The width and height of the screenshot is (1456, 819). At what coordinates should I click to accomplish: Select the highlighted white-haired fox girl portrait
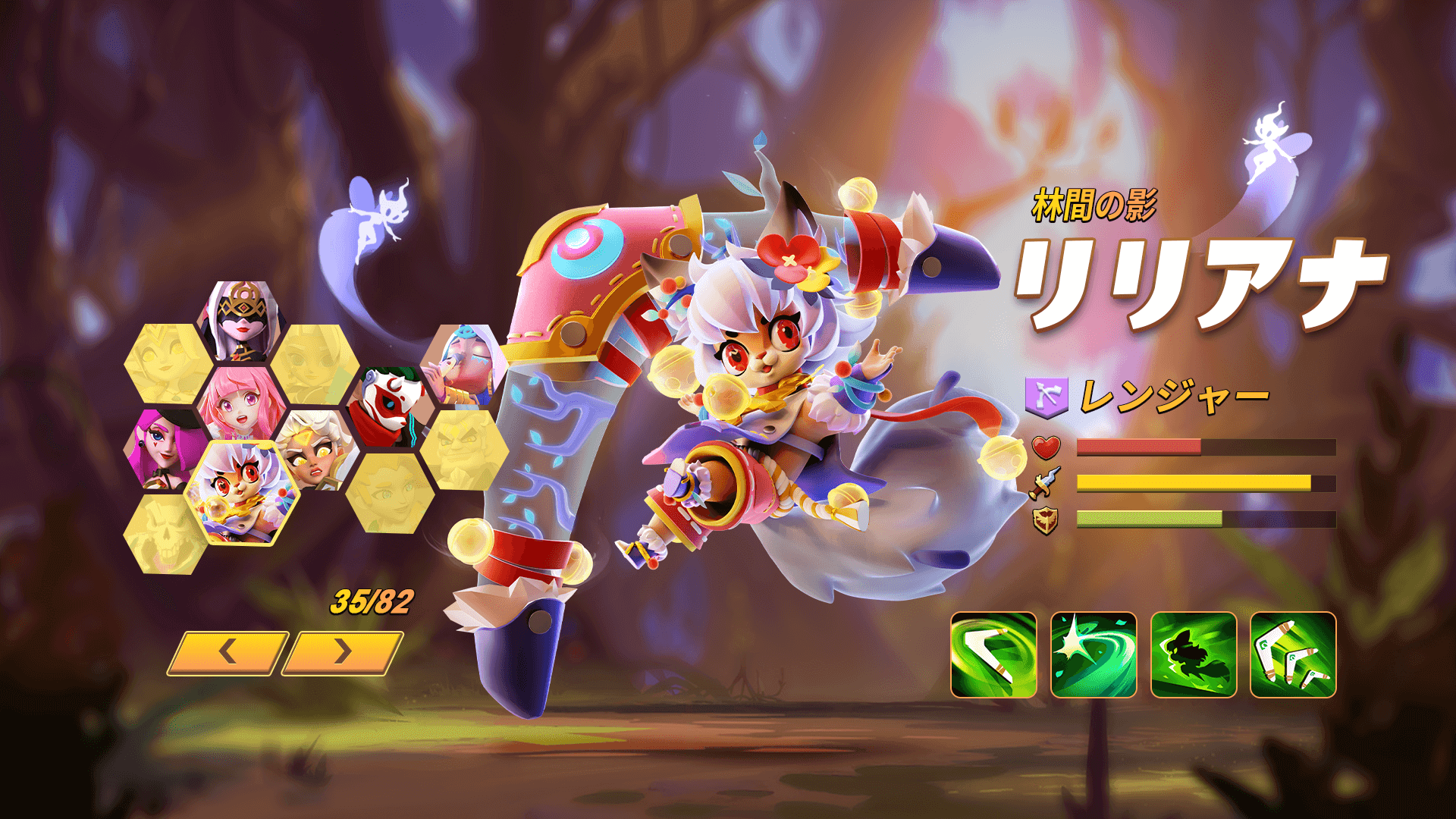pos(242,491)
